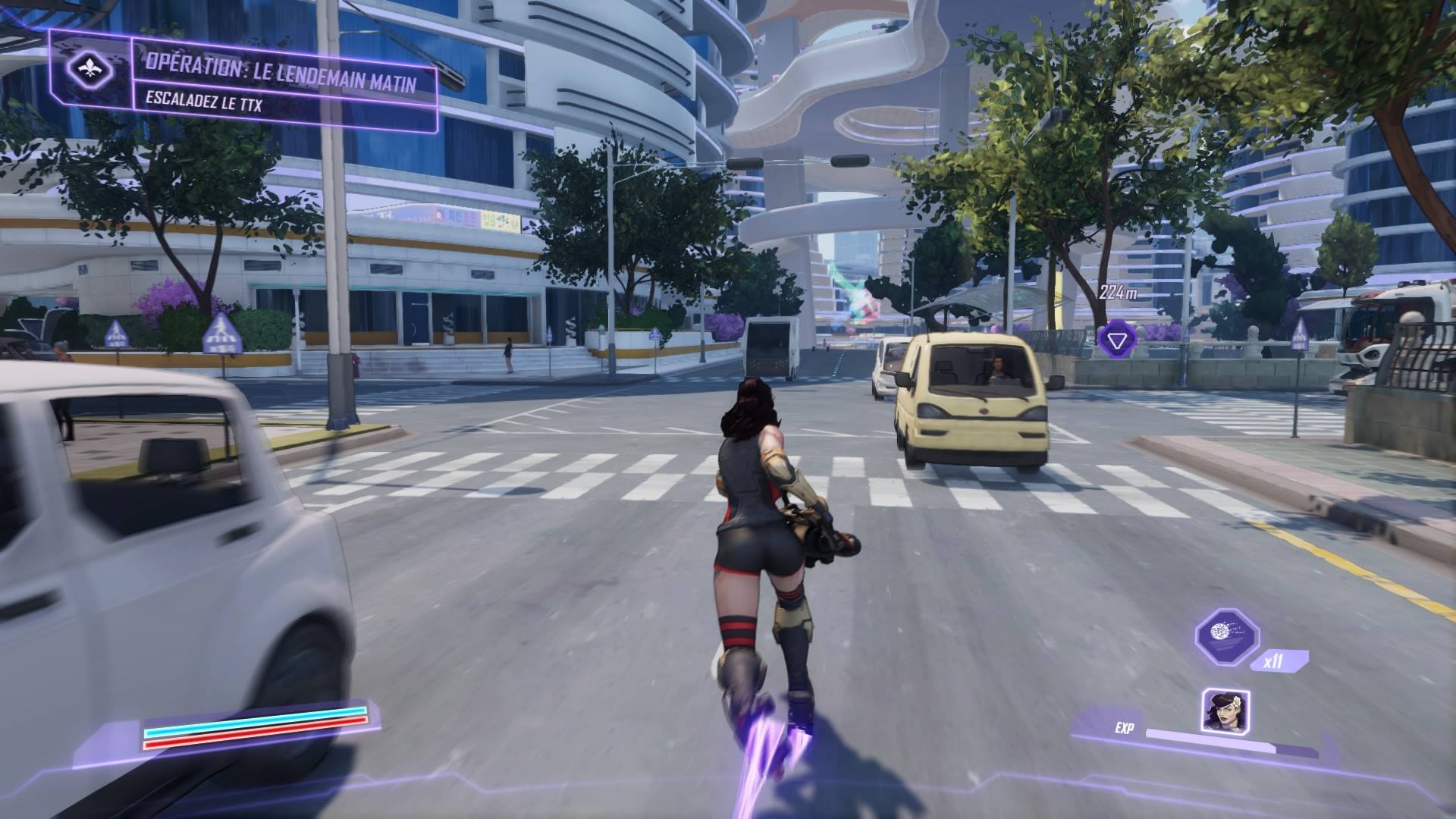Open the Opération: Le Lendemain Matin objective tracker
Viewport: 1456px width, 819px height.
point(281,80)
